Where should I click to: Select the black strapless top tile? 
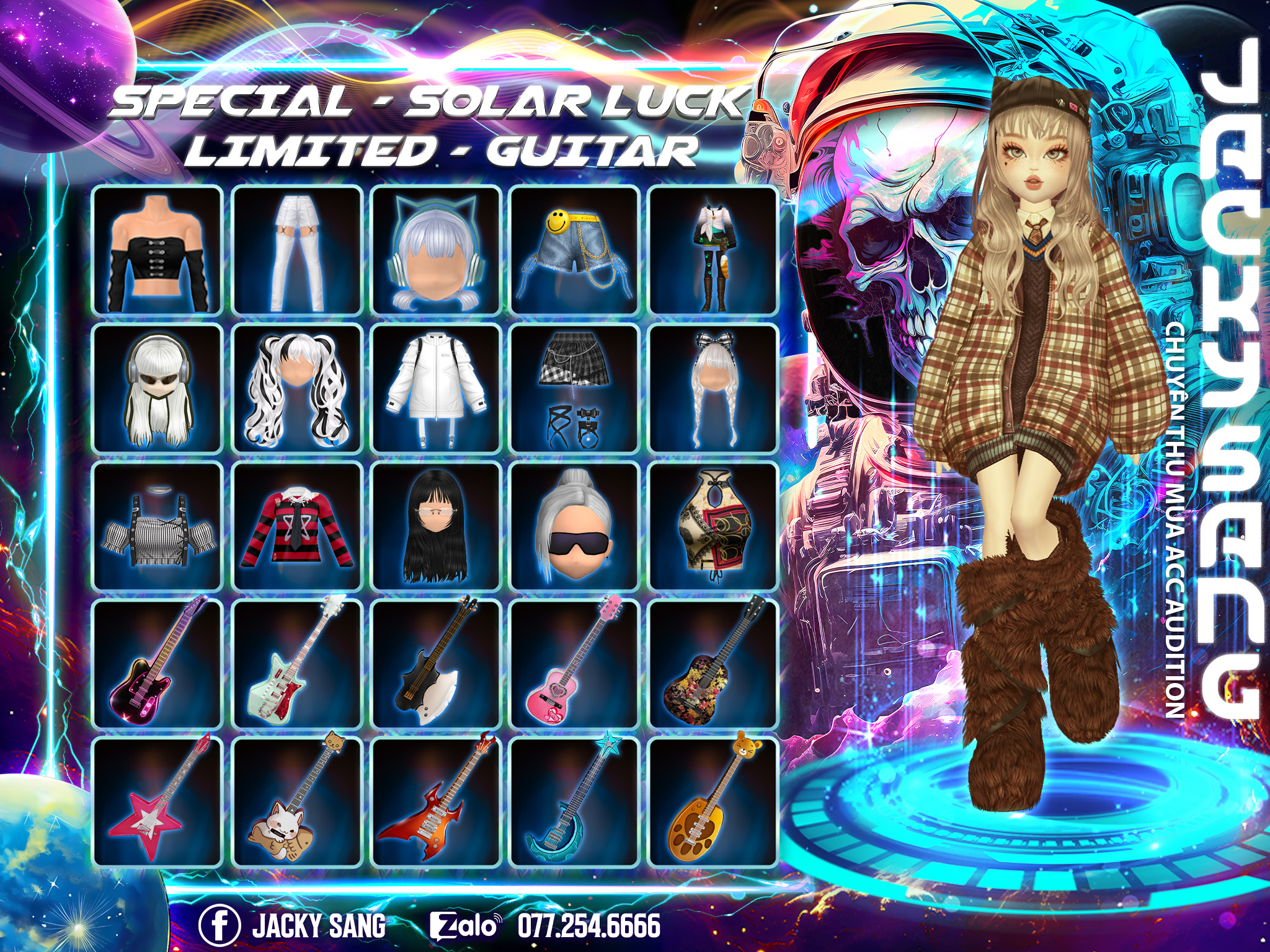click(x=158, y=250)
